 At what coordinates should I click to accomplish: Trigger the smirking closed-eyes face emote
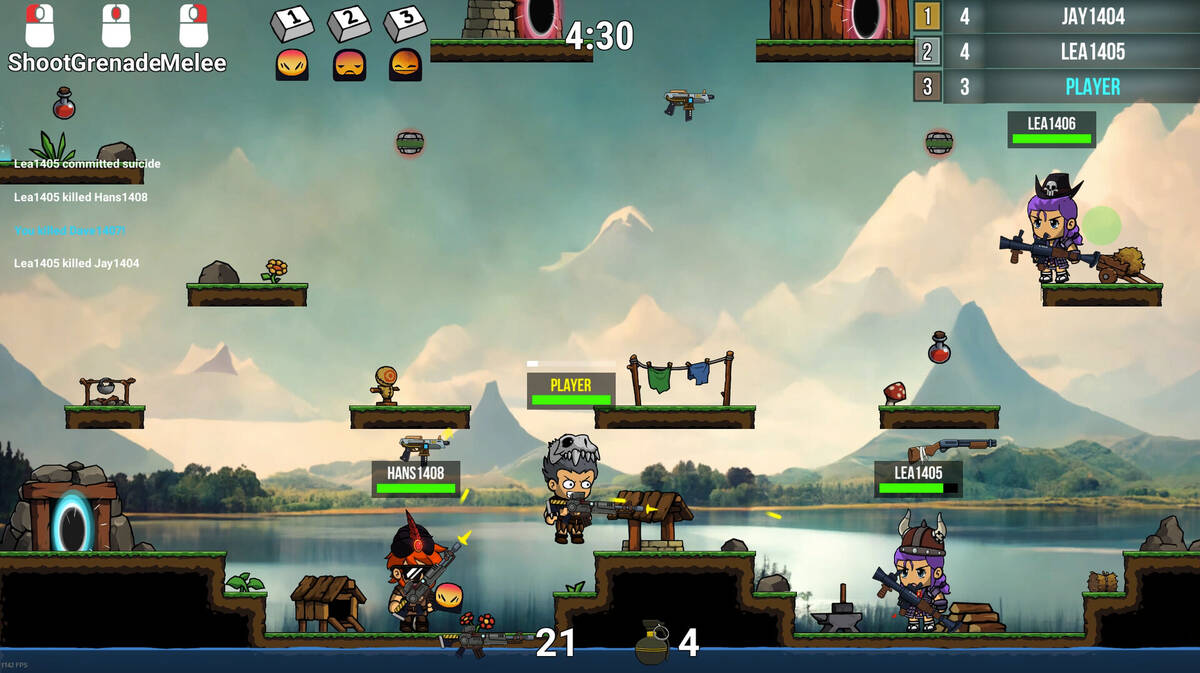point(405,65)
